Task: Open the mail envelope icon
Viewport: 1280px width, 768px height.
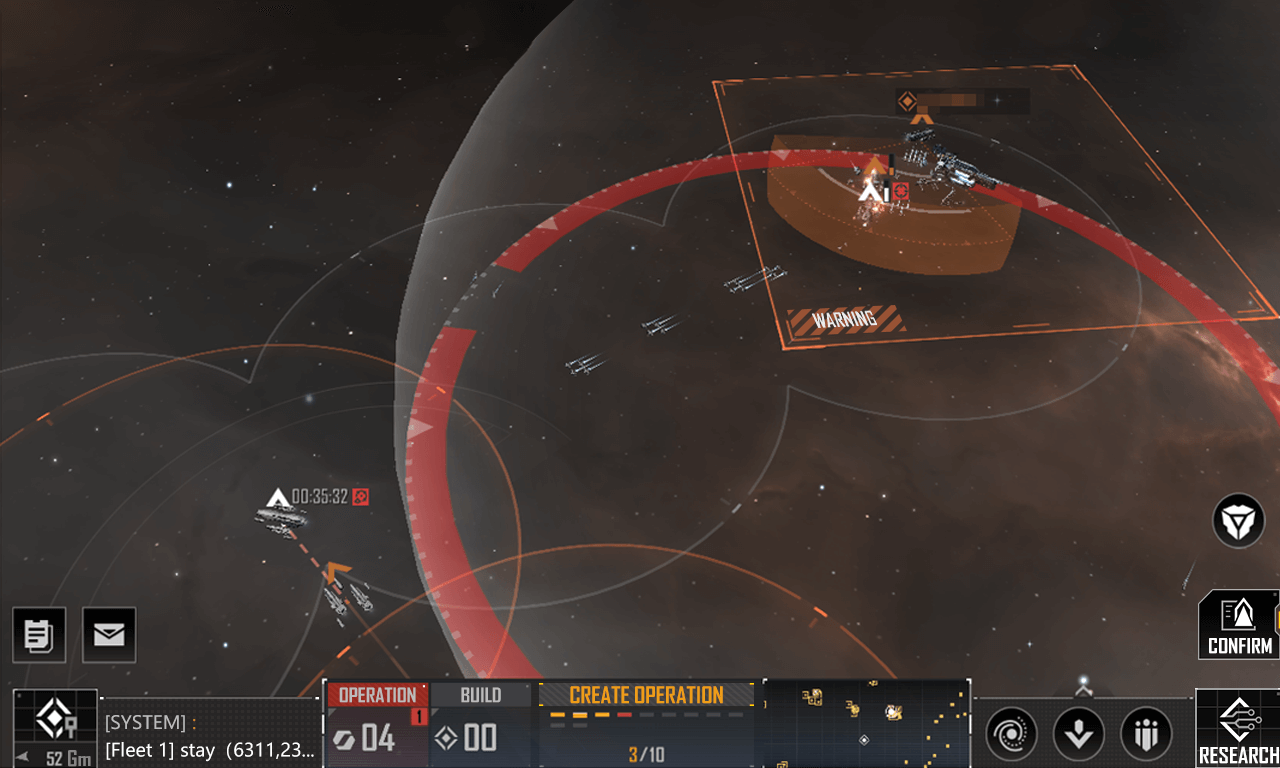Action: 109,635
